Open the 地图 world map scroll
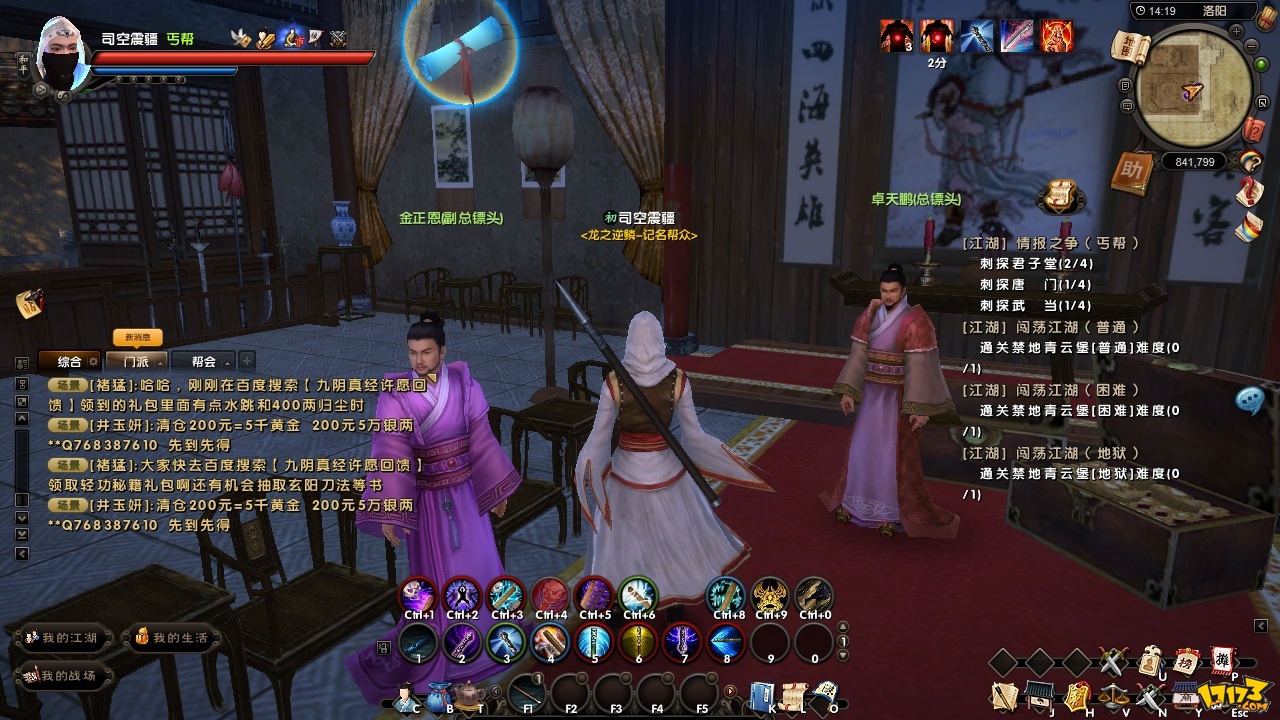The height and width of the screenshot is (720, 1280). click(x=1128, y=46)
